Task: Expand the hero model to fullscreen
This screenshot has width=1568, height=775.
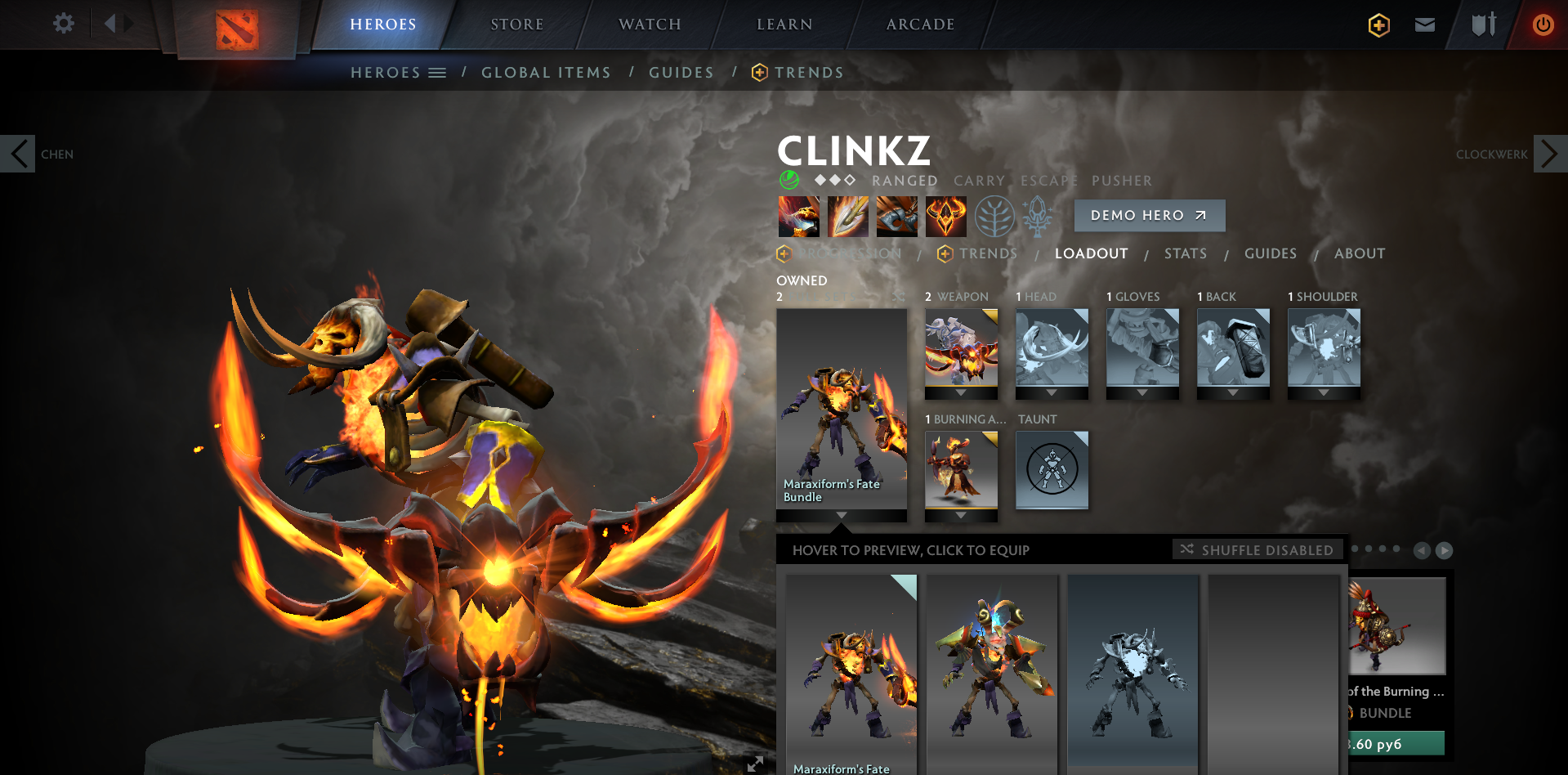Action: pos(755,764)
